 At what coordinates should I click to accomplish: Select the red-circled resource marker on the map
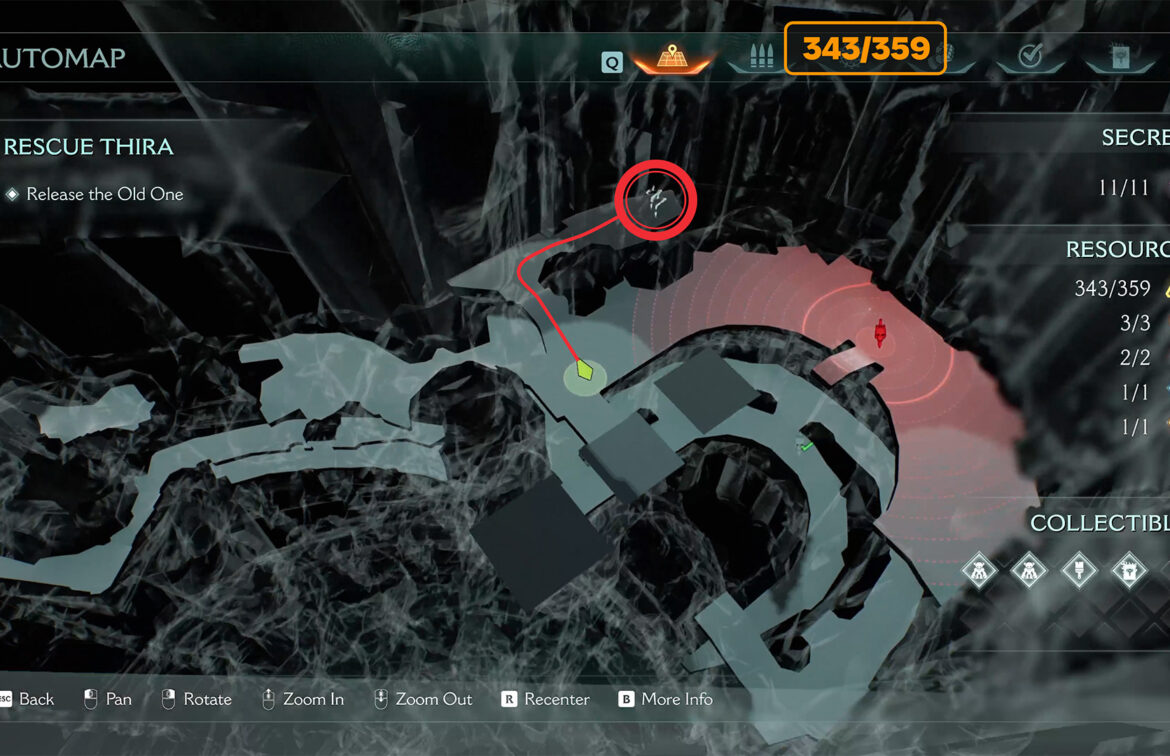pos(657,200)
